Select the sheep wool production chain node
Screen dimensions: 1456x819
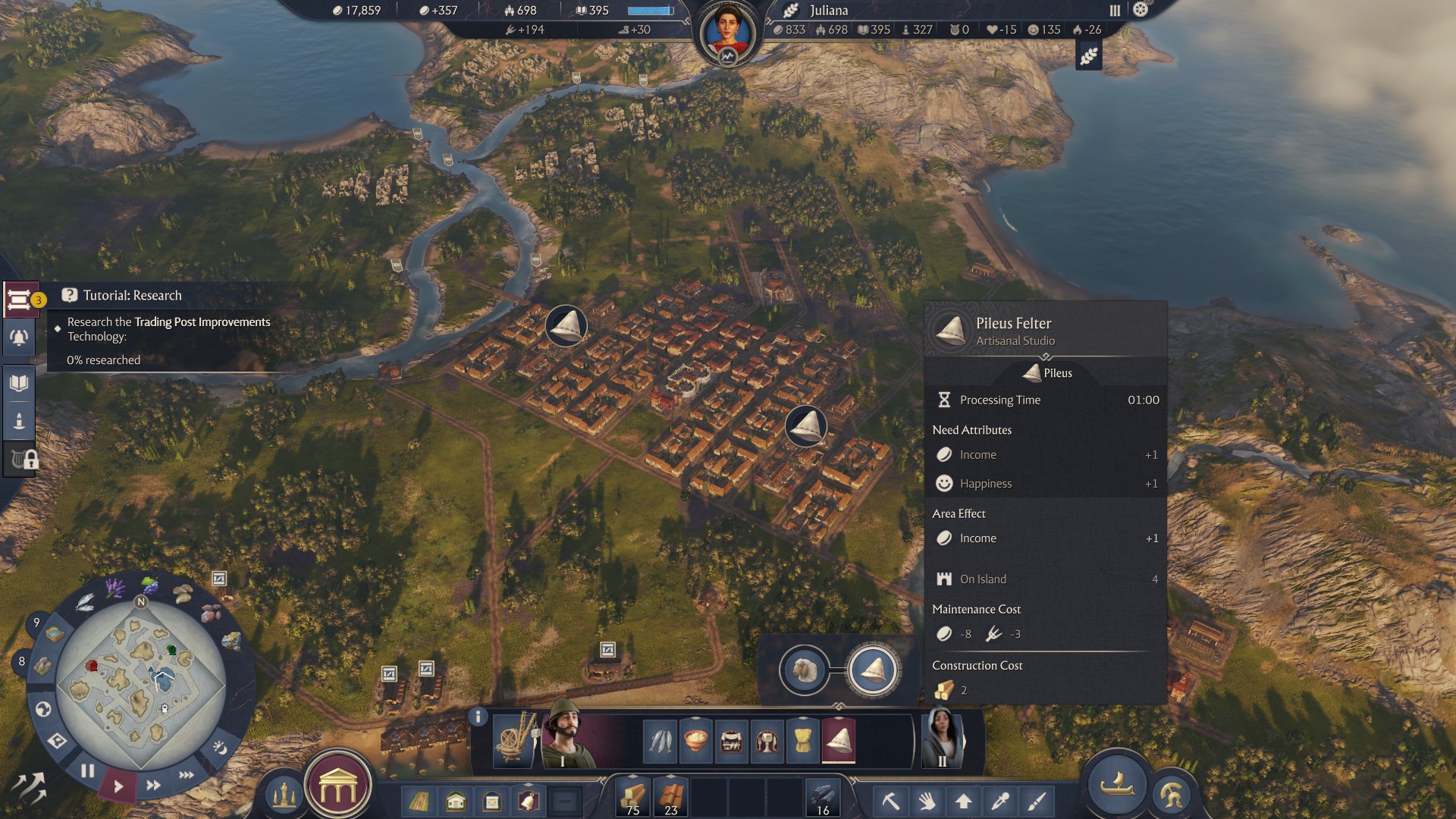point(804,670)
